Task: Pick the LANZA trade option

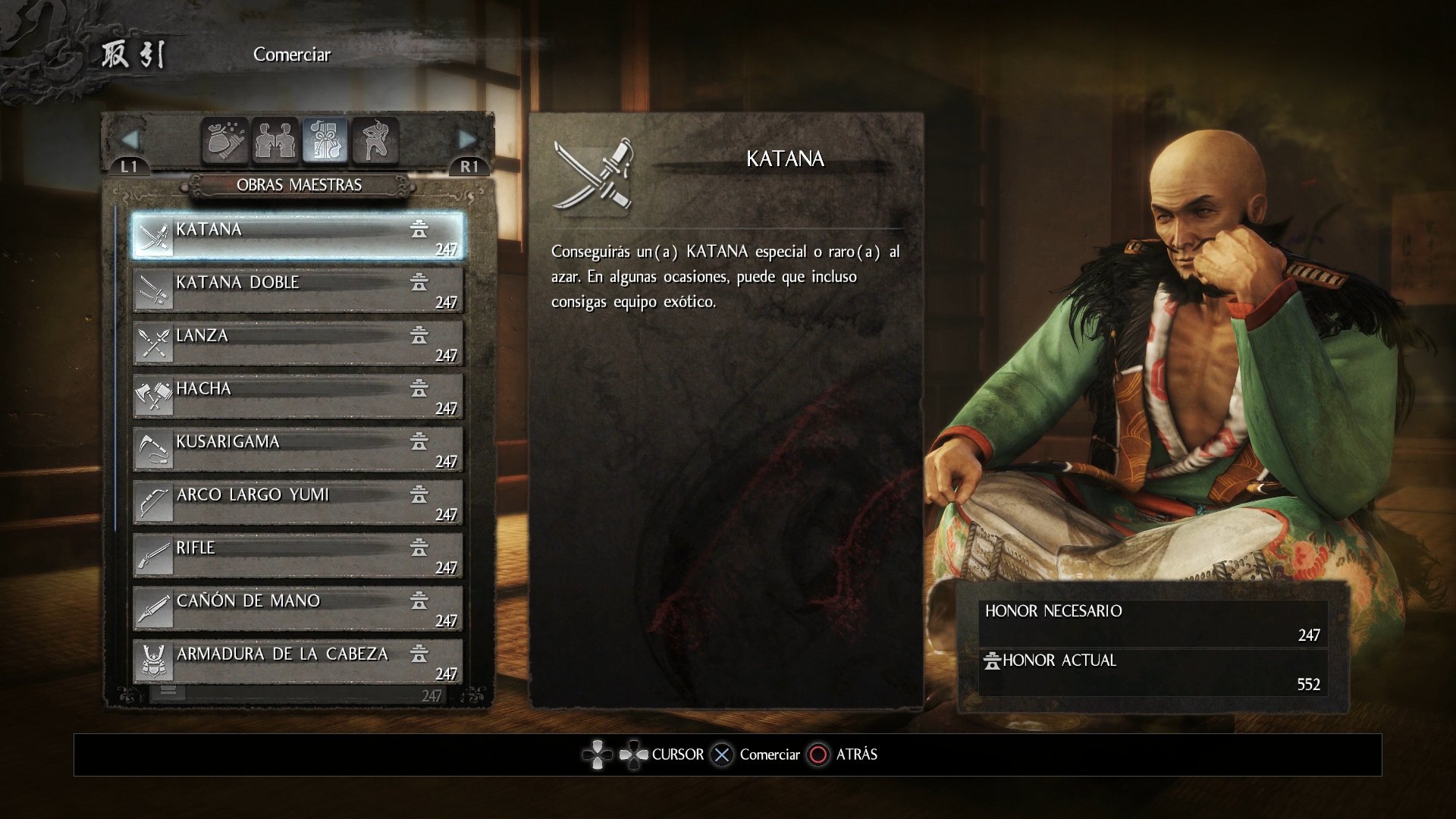Action: tap(297, 343)
